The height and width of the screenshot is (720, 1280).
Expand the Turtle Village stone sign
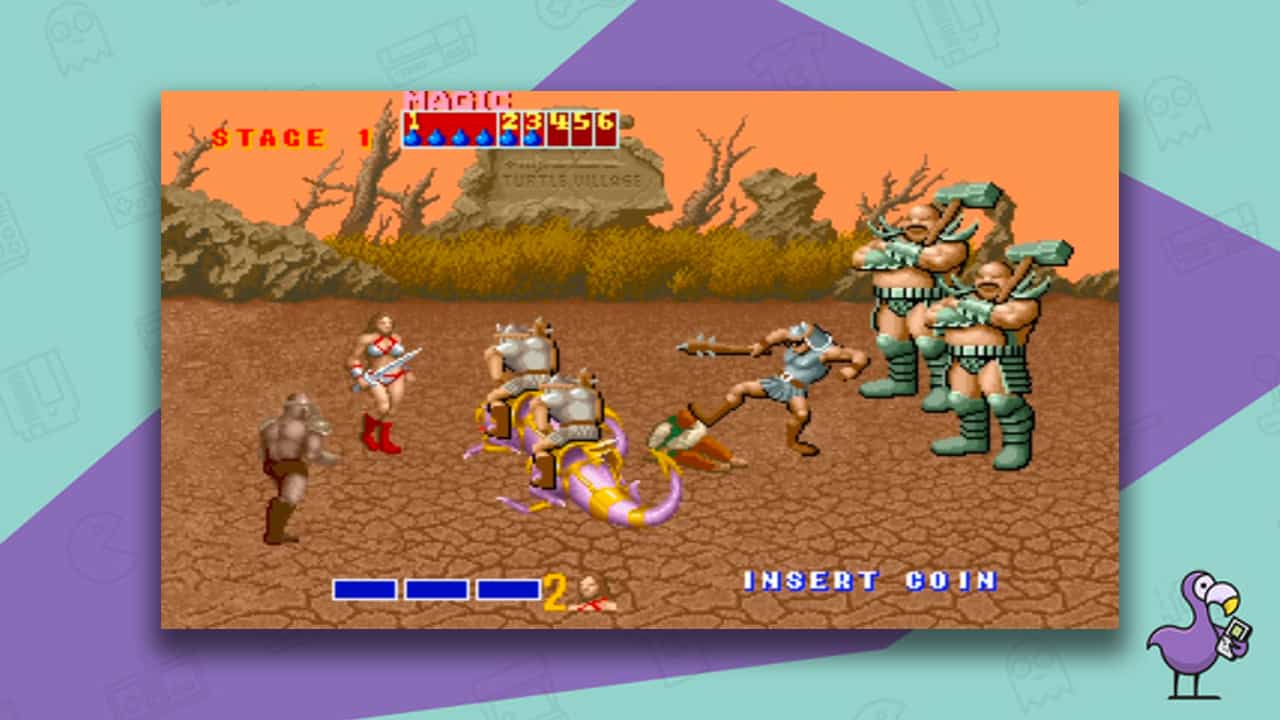click(x=565, y=175)
